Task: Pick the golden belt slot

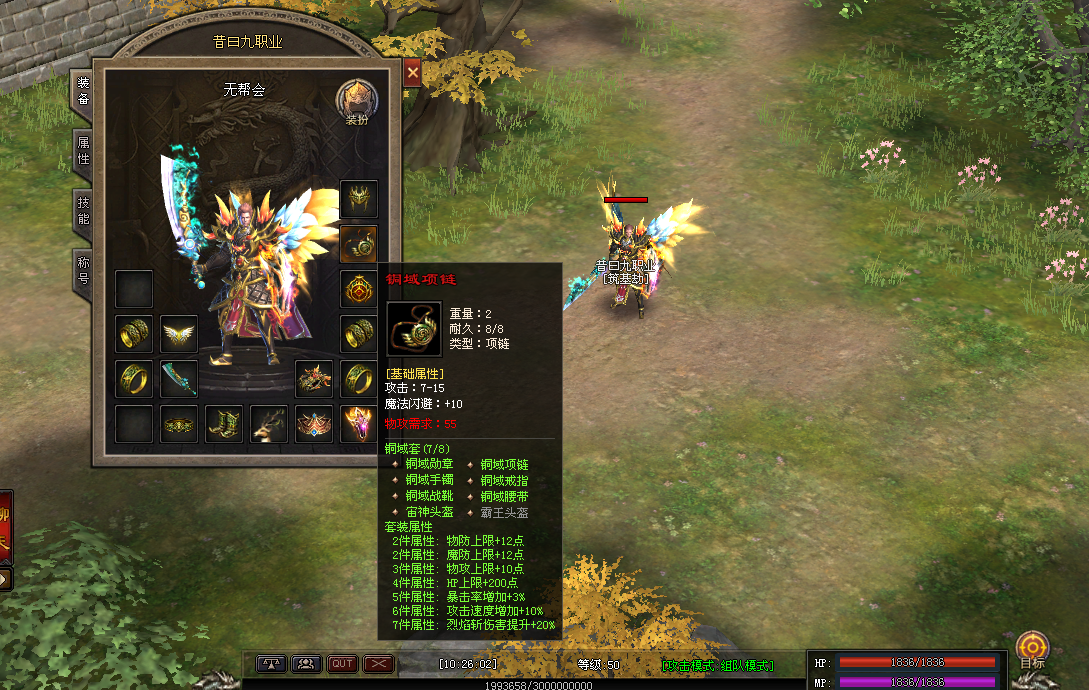Action: click(x=179, y=423)
